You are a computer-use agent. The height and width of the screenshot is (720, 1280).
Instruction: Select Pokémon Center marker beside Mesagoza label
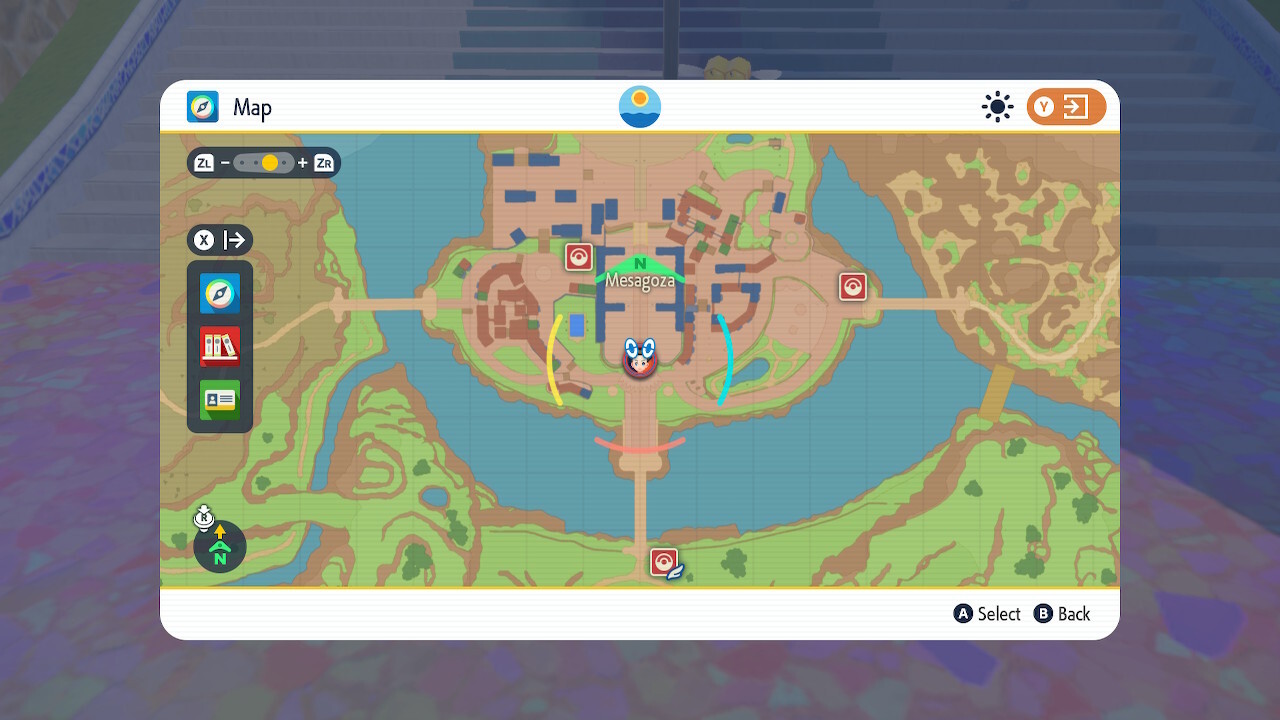point(579,257)
